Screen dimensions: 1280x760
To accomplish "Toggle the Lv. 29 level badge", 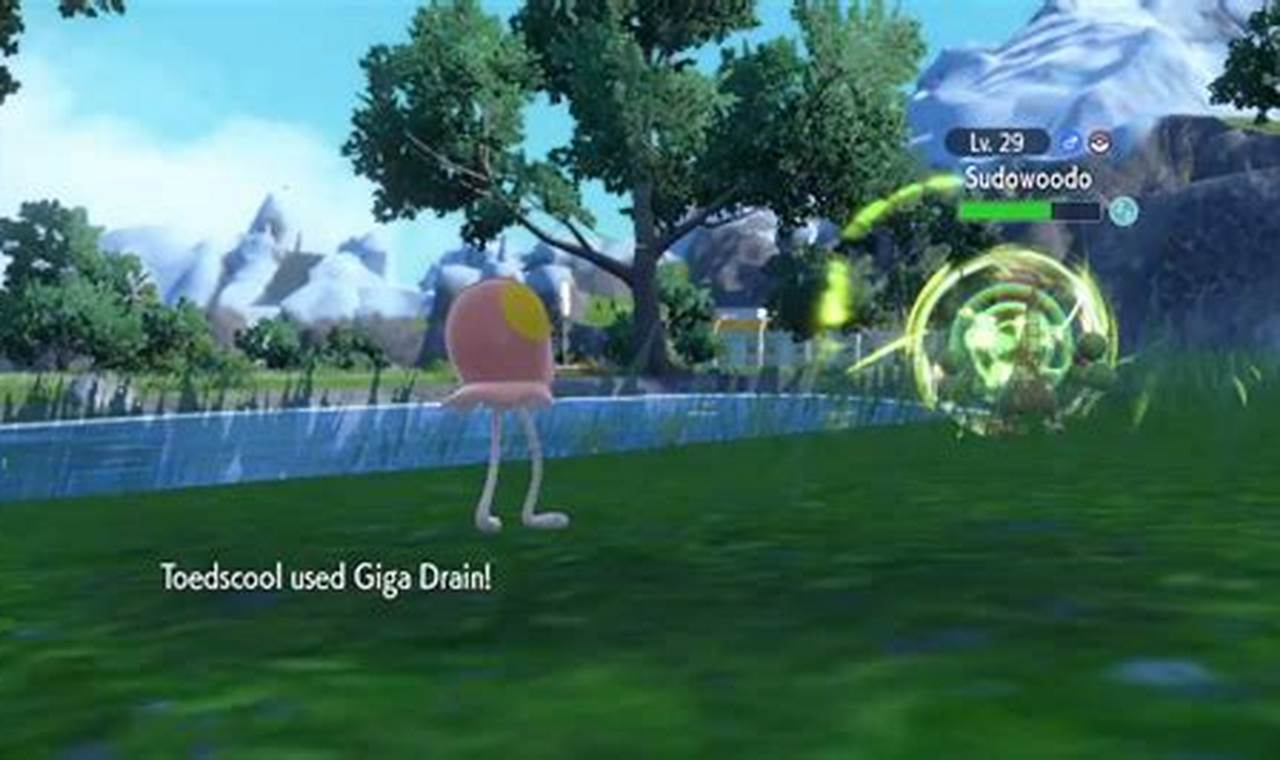I will [997, 141].
